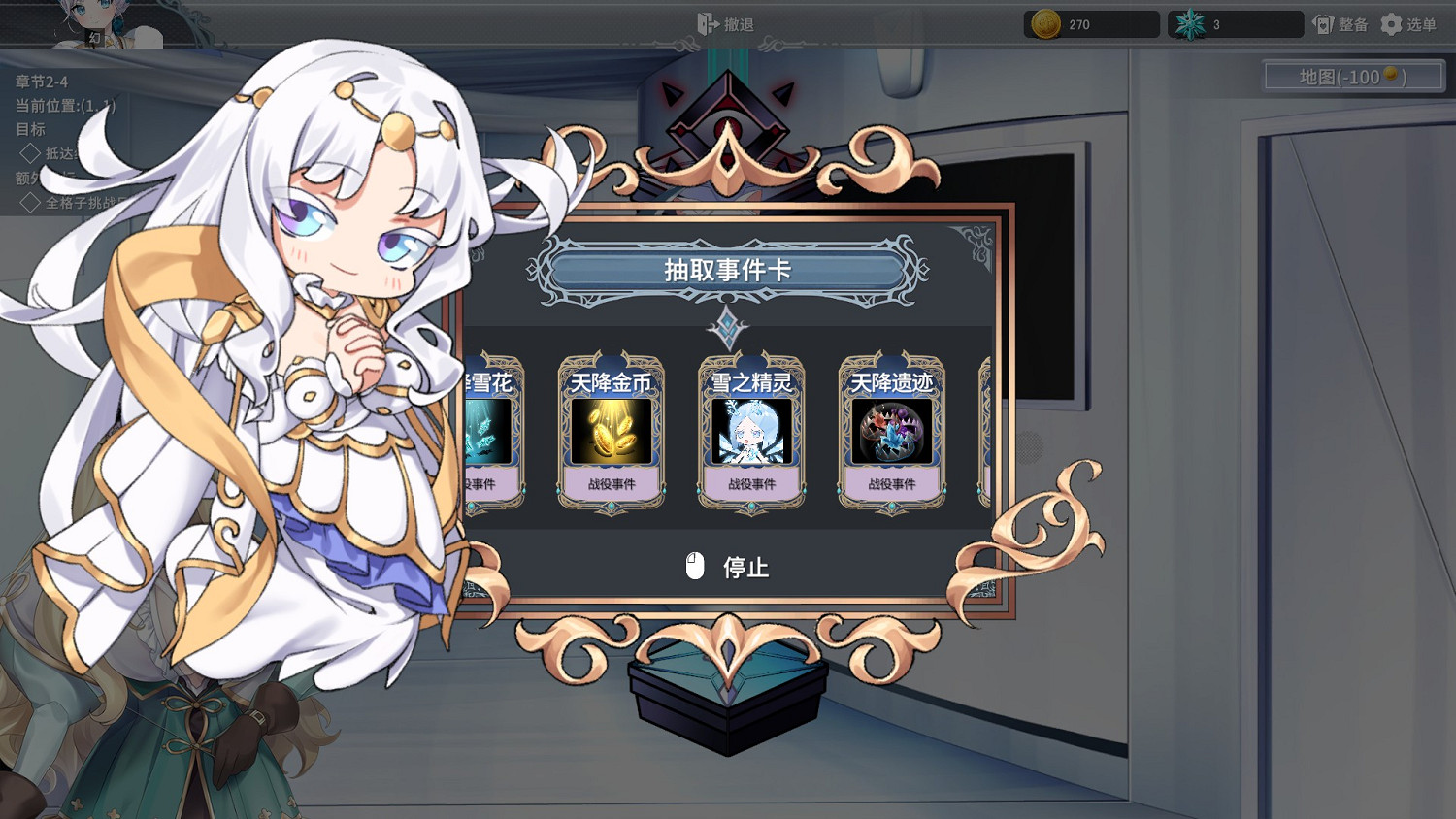
Task: Open the 地图(-100) map button
Action: pyautogui.click(x=1352, y=76)
